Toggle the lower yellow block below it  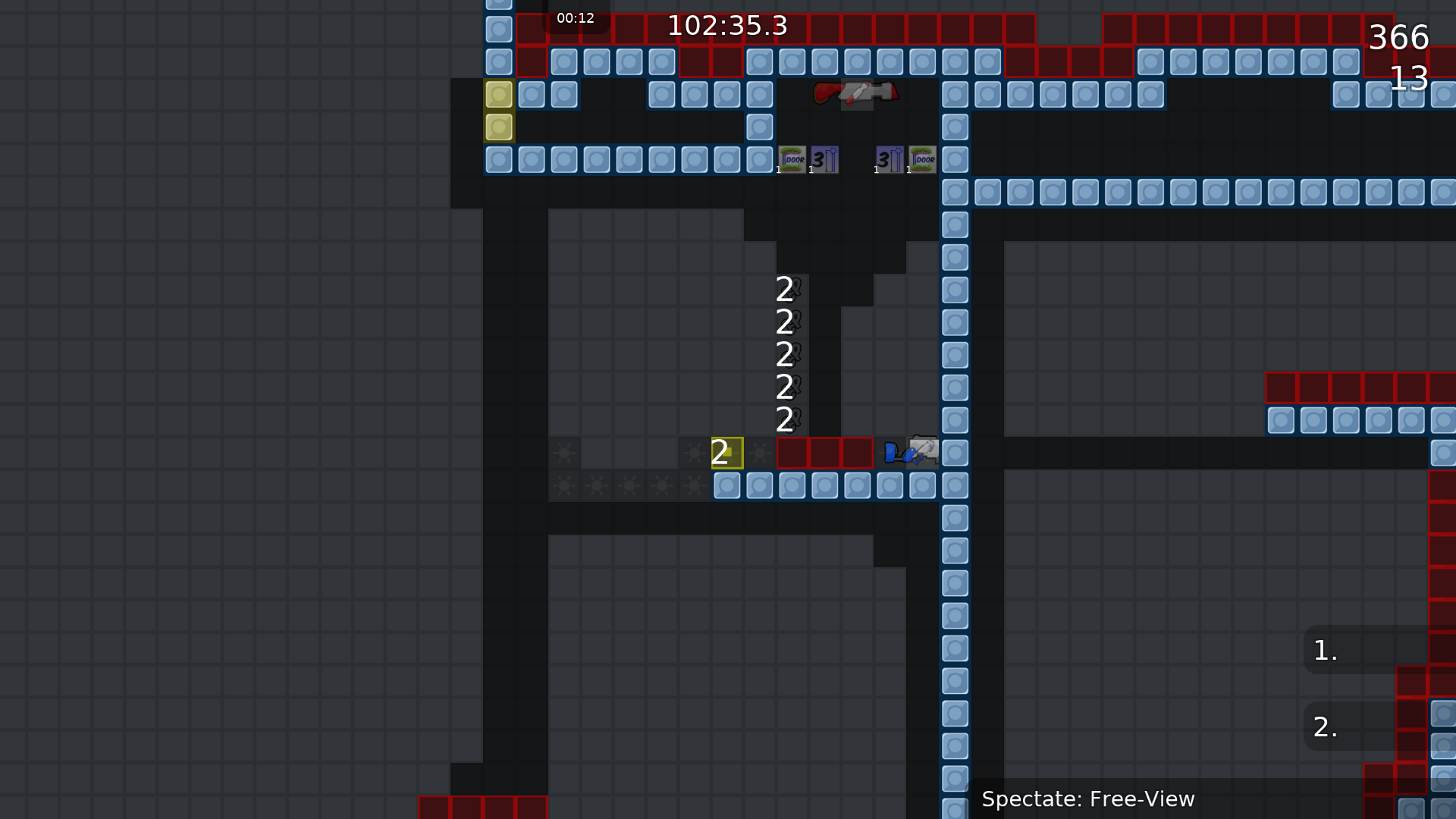[498, 127]
